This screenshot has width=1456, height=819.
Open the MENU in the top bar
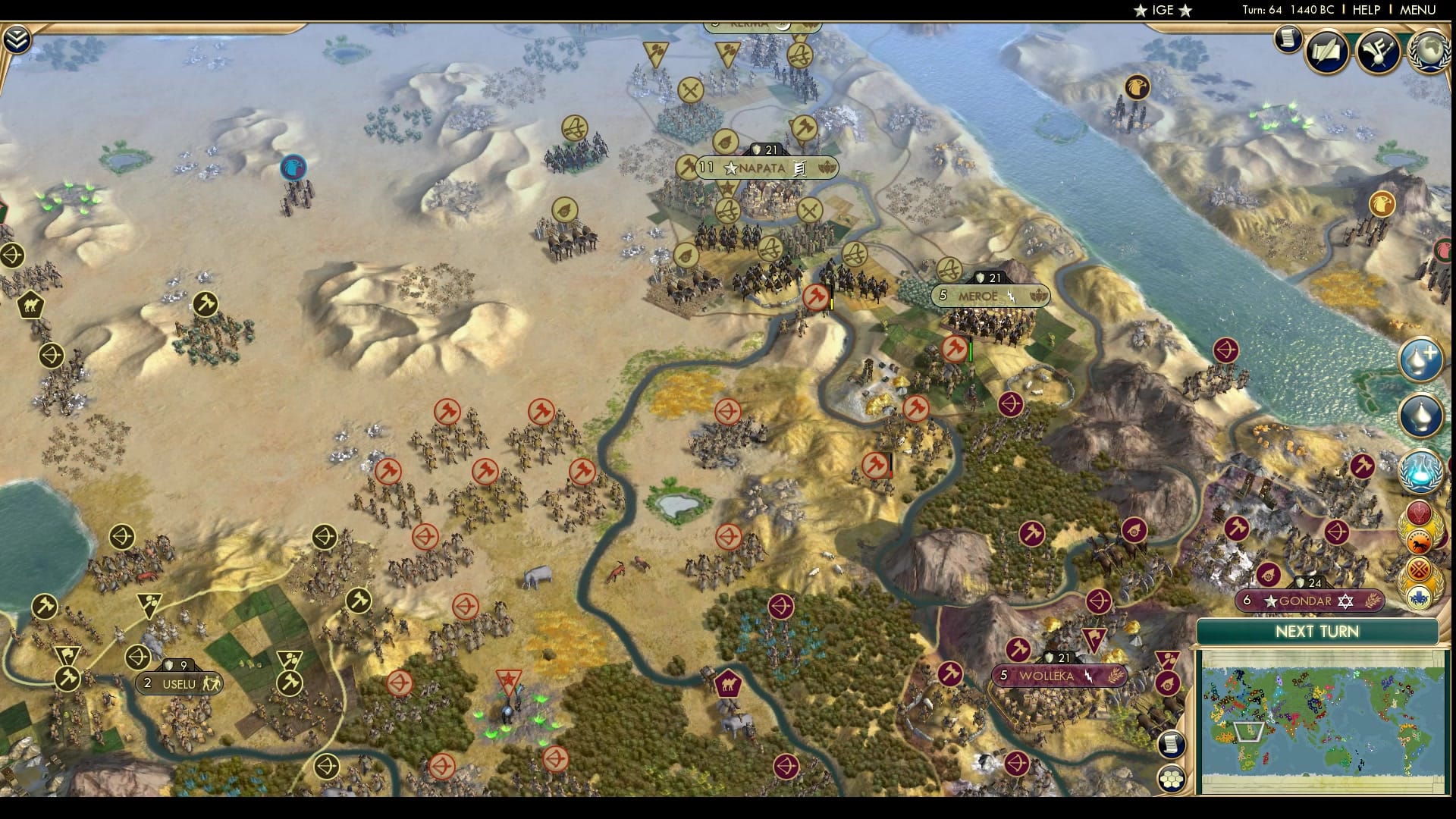(x=1420, y=10)
